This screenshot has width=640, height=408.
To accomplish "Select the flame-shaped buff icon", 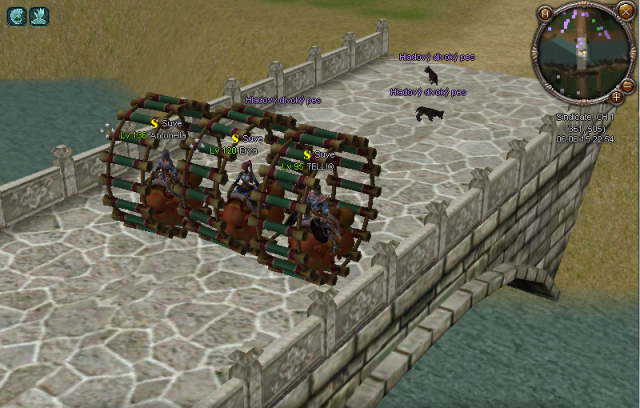I will [39, 16].
